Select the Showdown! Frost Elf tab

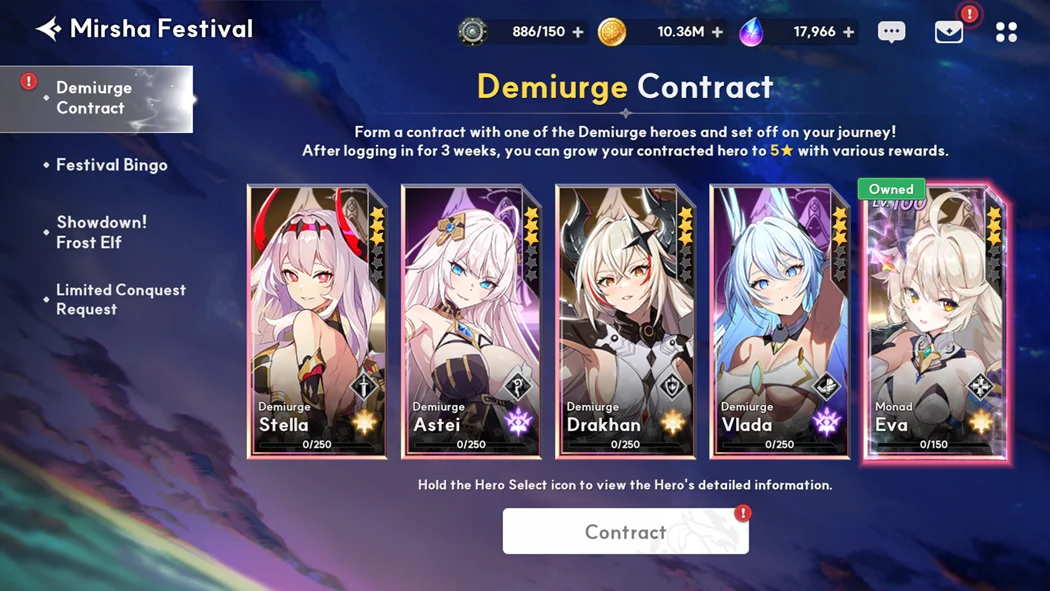101,232
